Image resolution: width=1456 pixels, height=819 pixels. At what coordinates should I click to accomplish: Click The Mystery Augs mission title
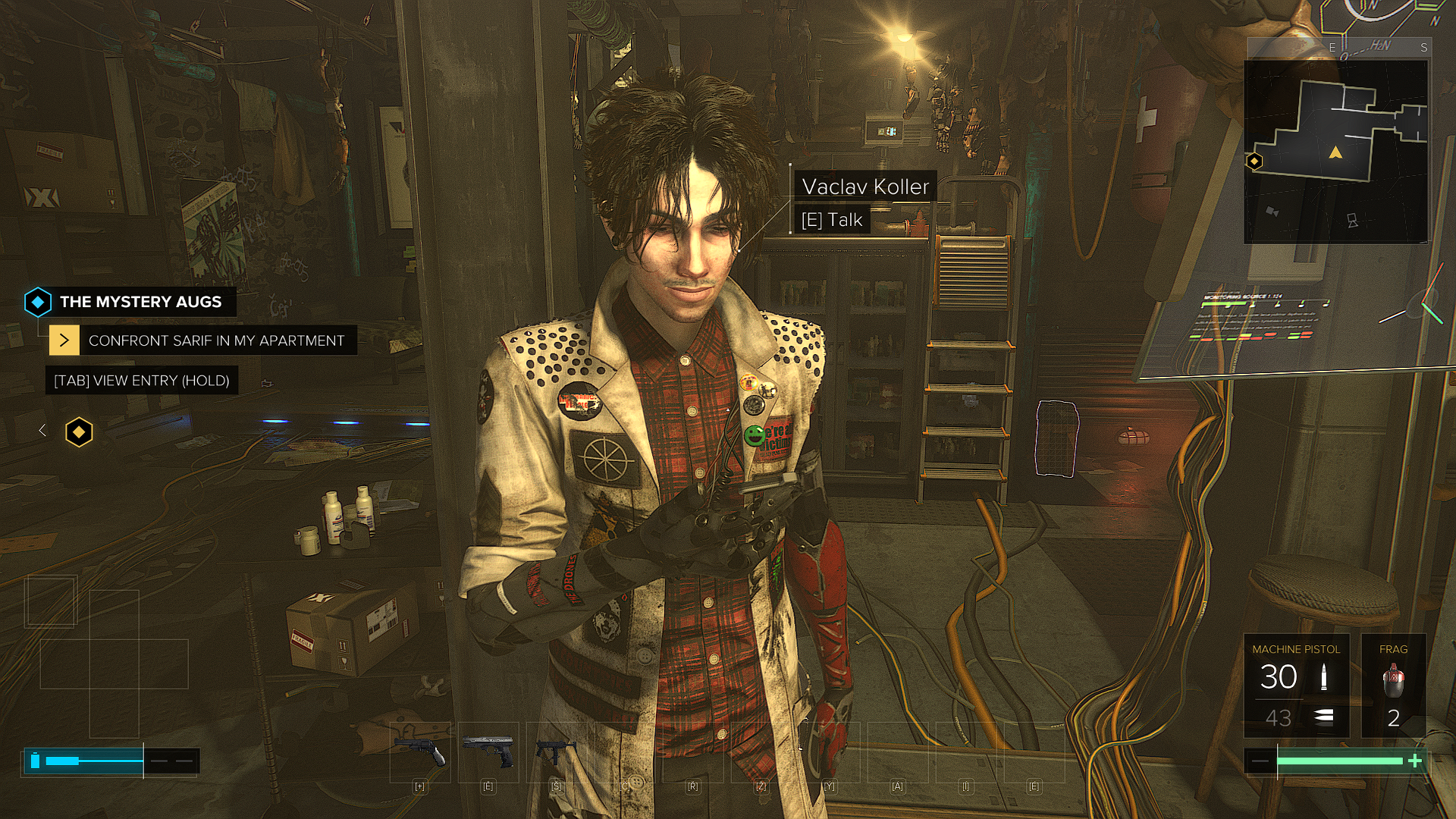tap(140, 302)
